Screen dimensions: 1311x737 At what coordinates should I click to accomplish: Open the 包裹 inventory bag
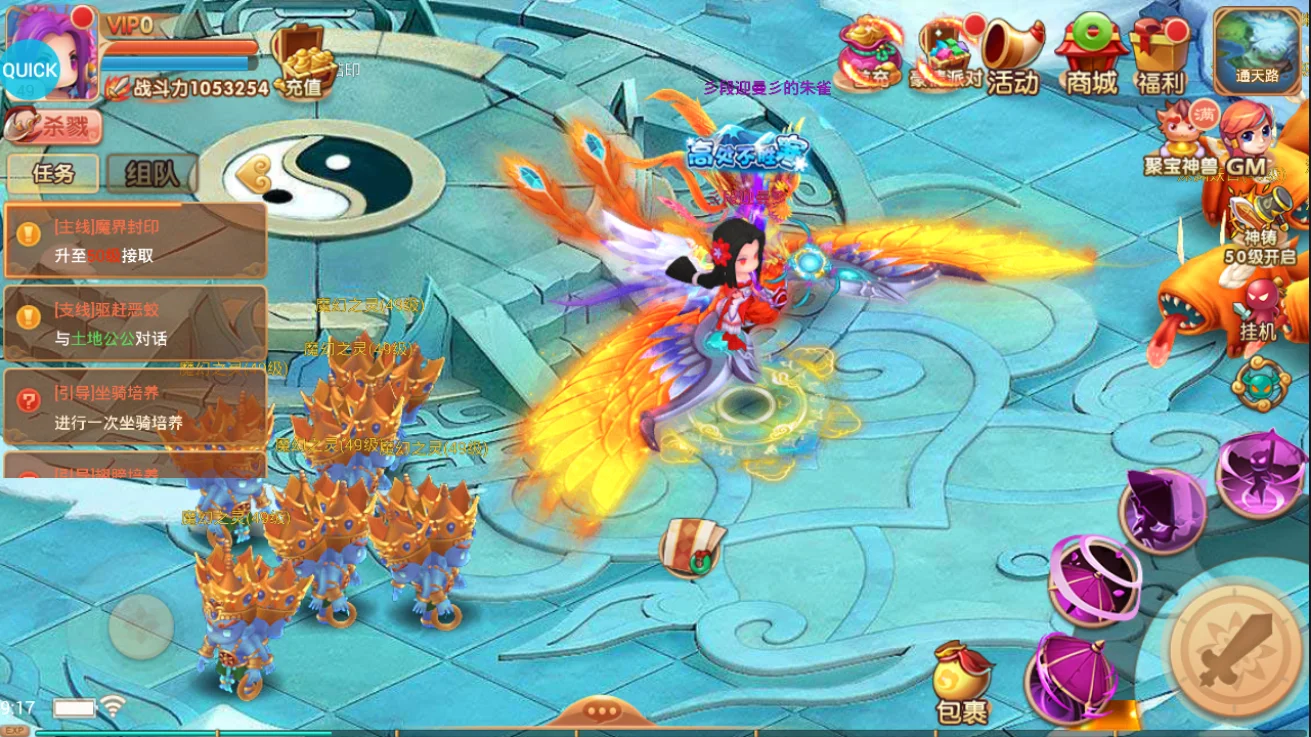(962, 684)
